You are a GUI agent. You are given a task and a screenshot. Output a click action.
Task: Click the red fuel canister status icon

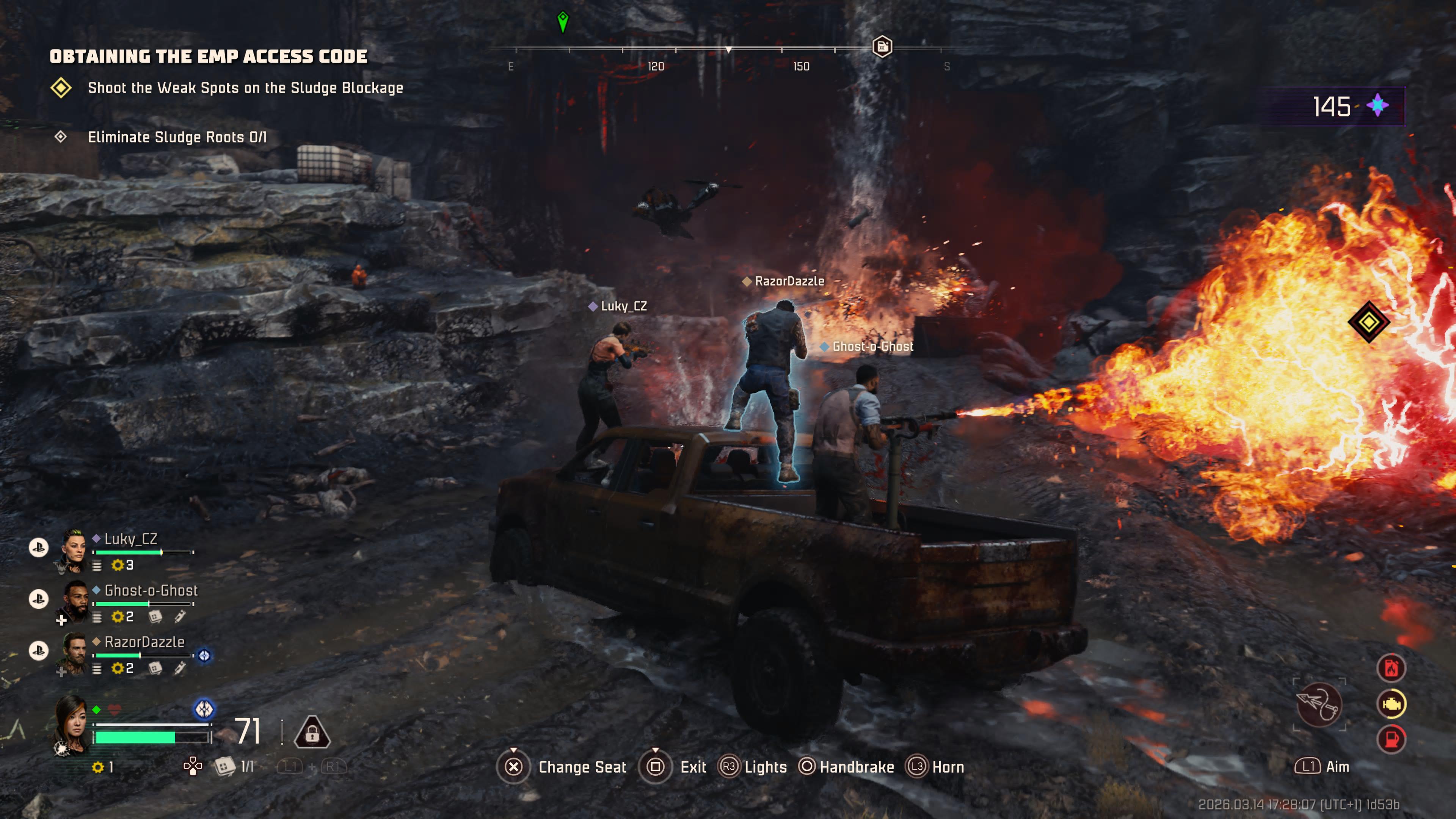tap(1391, 668)
